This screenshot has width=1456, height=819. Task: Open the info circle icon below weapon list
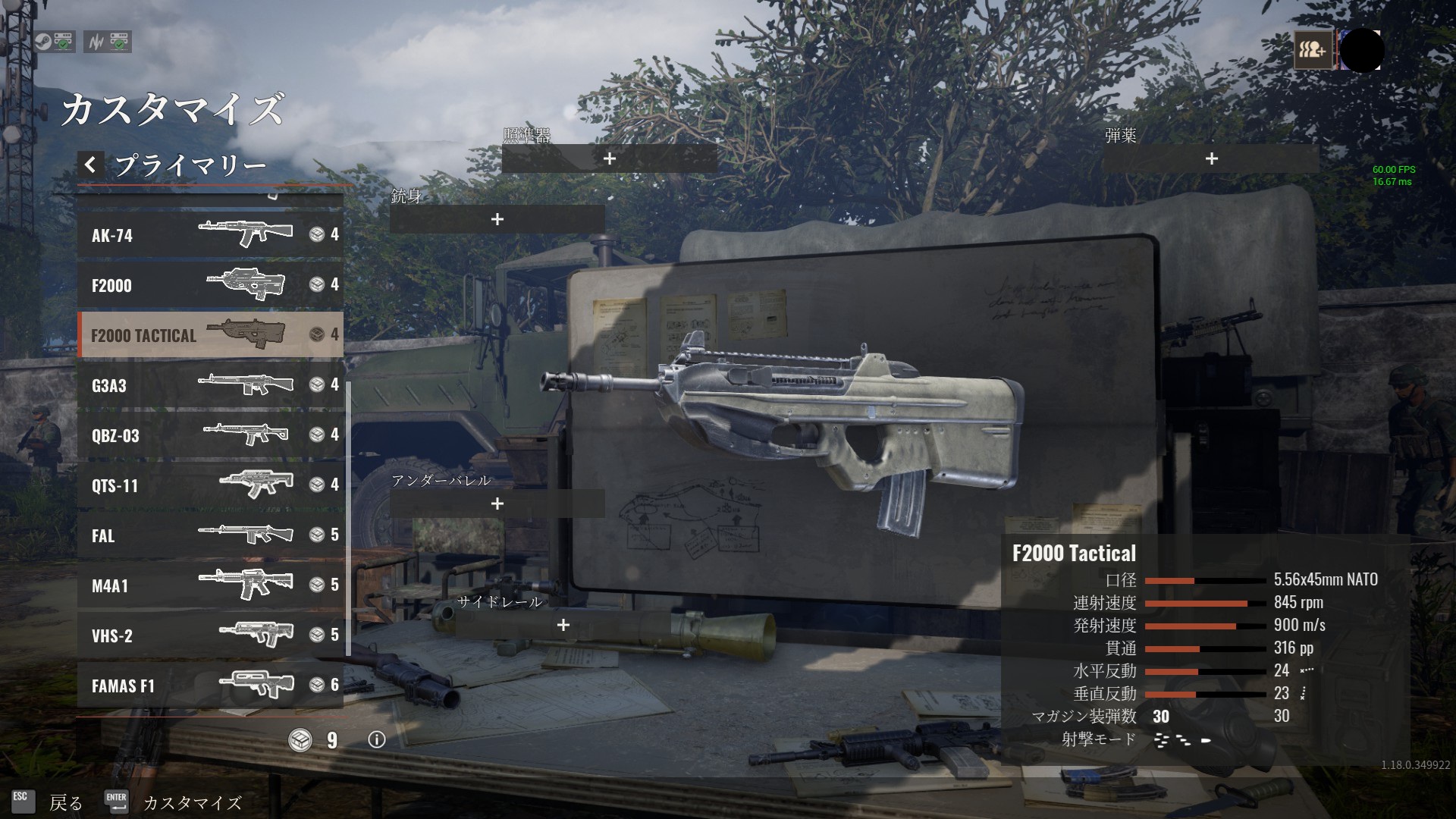(374, 742)
